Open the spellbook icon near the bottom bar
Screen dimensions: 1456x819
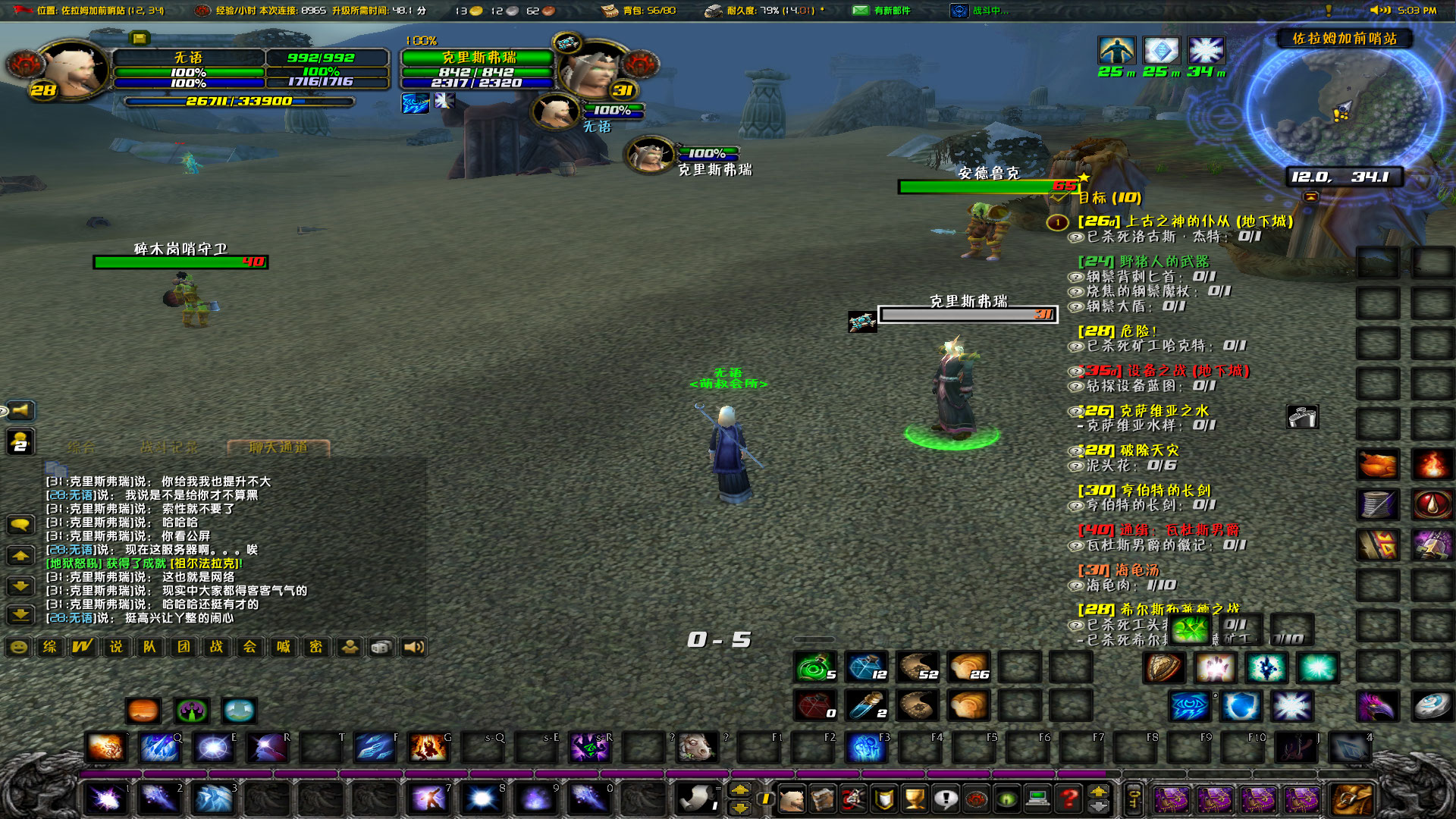(823, 799)
